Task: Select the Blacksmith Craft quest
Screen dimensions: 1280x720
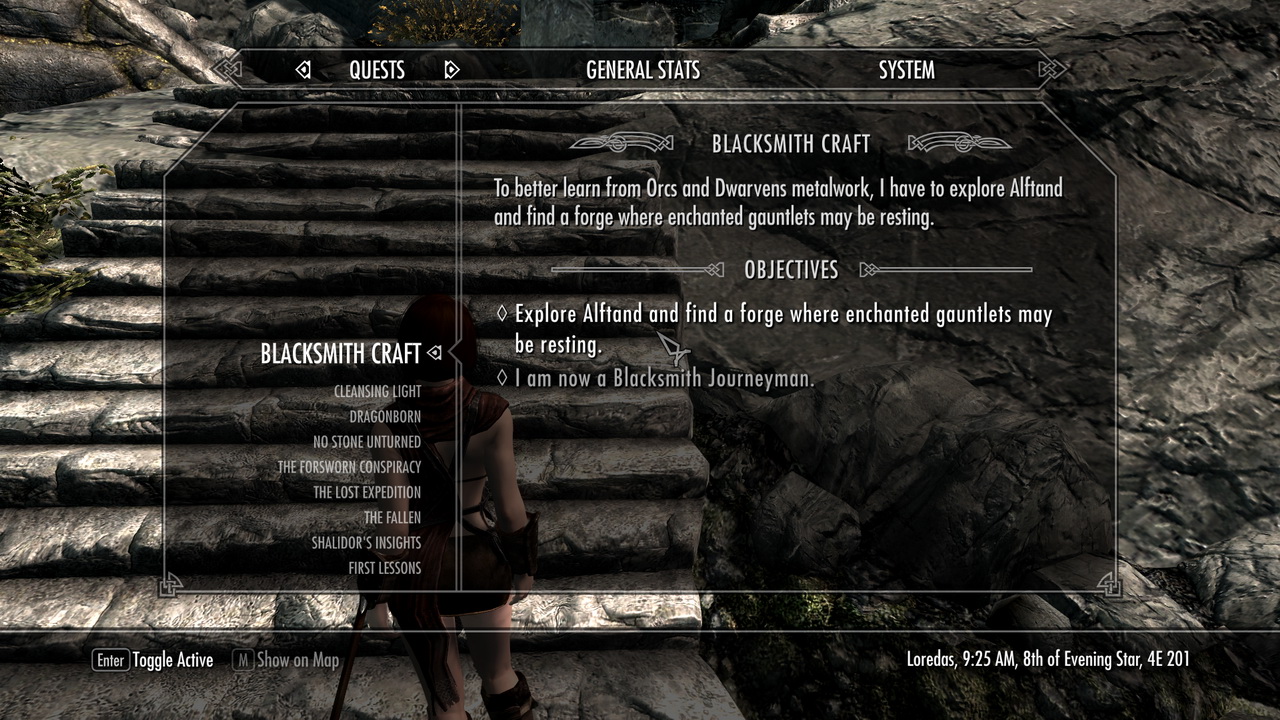Action: [x=340, y=353]
